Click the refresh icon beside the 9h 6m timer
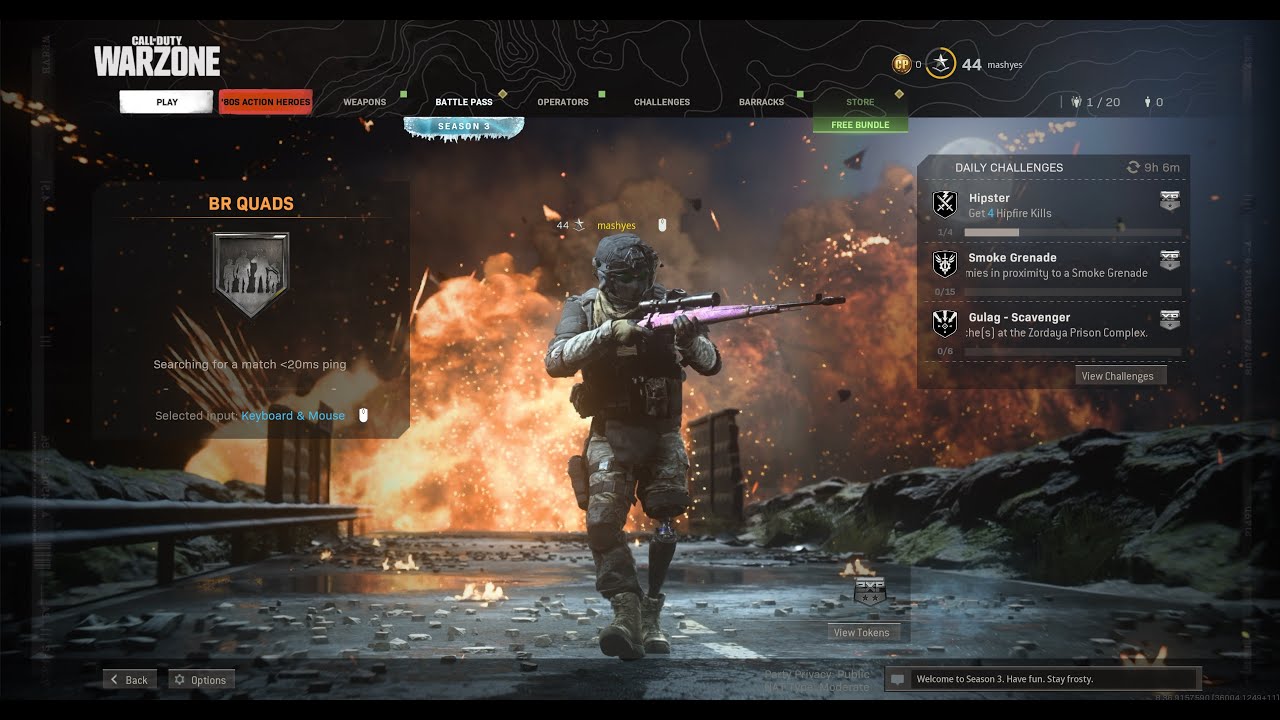 [1133, 167]
